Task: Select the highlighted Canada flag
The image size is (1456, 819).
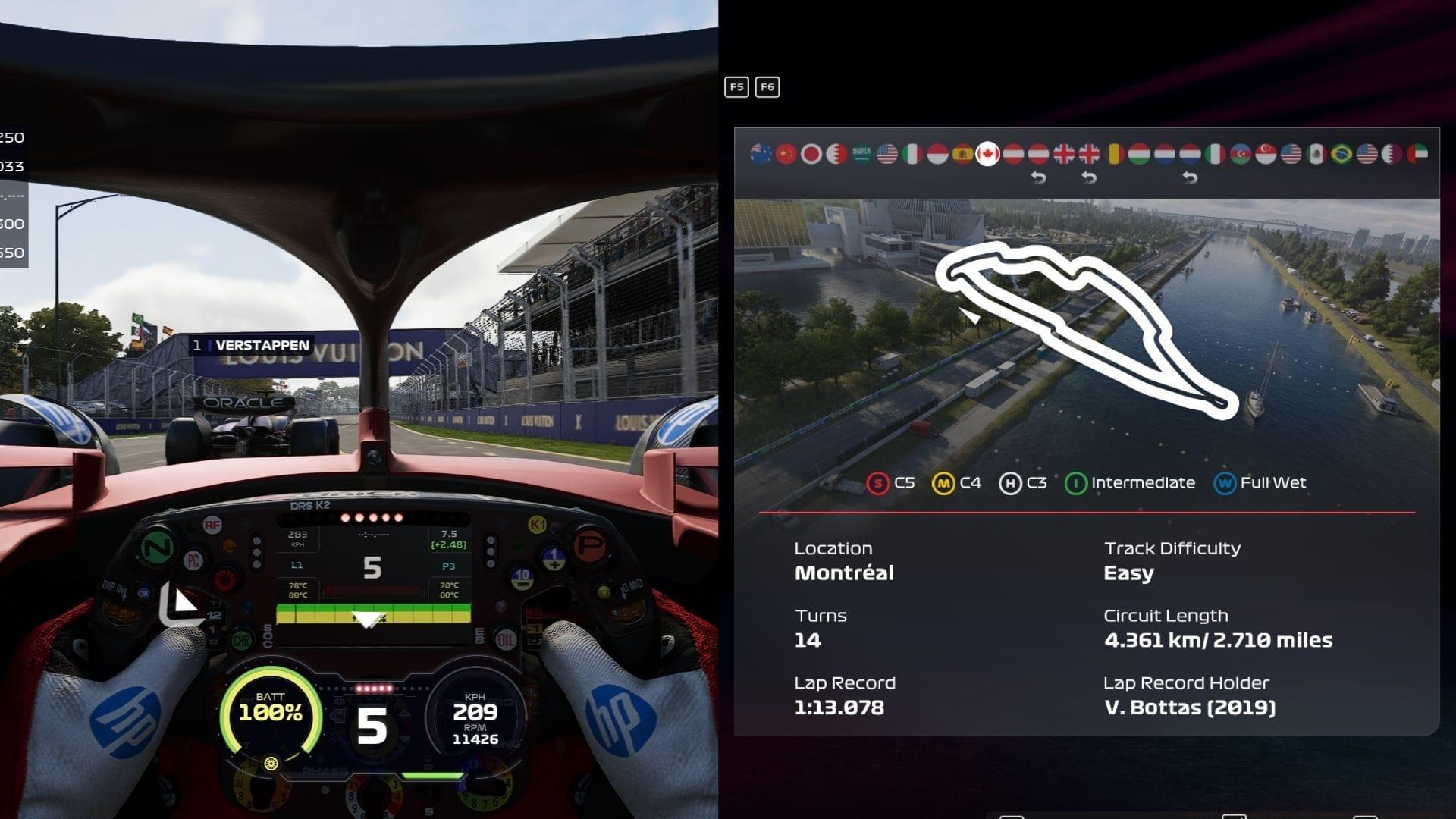Action: (x=987, y=154)
